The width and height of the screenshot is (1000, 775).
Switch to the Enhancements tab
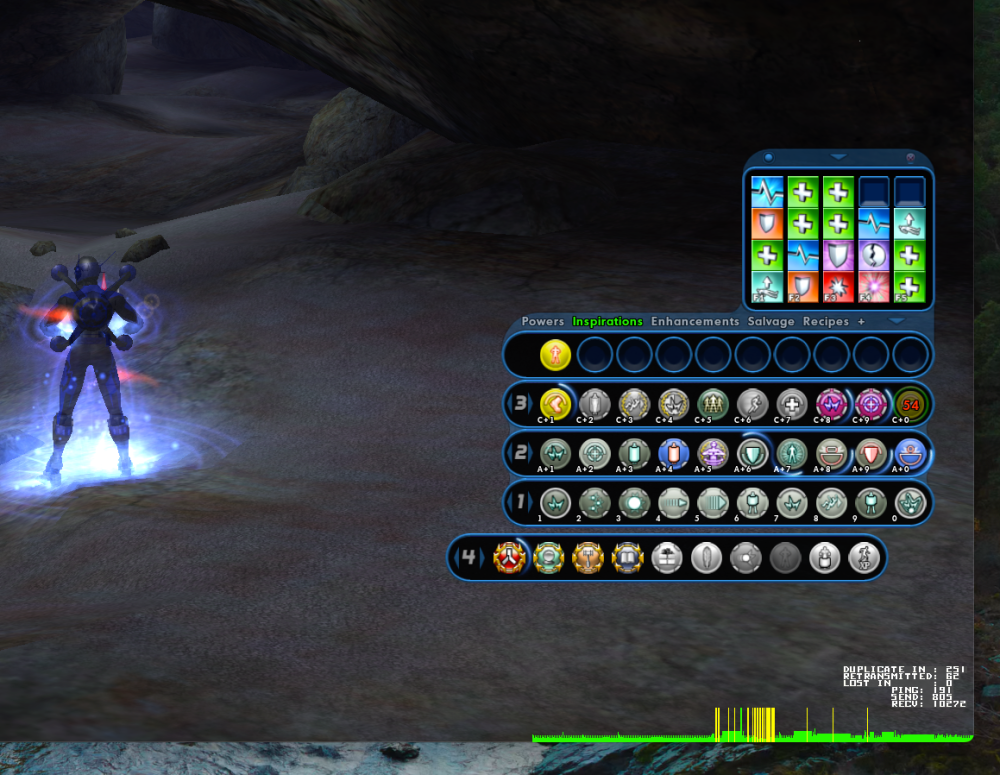pyautogui.click(x=695, y=322)
